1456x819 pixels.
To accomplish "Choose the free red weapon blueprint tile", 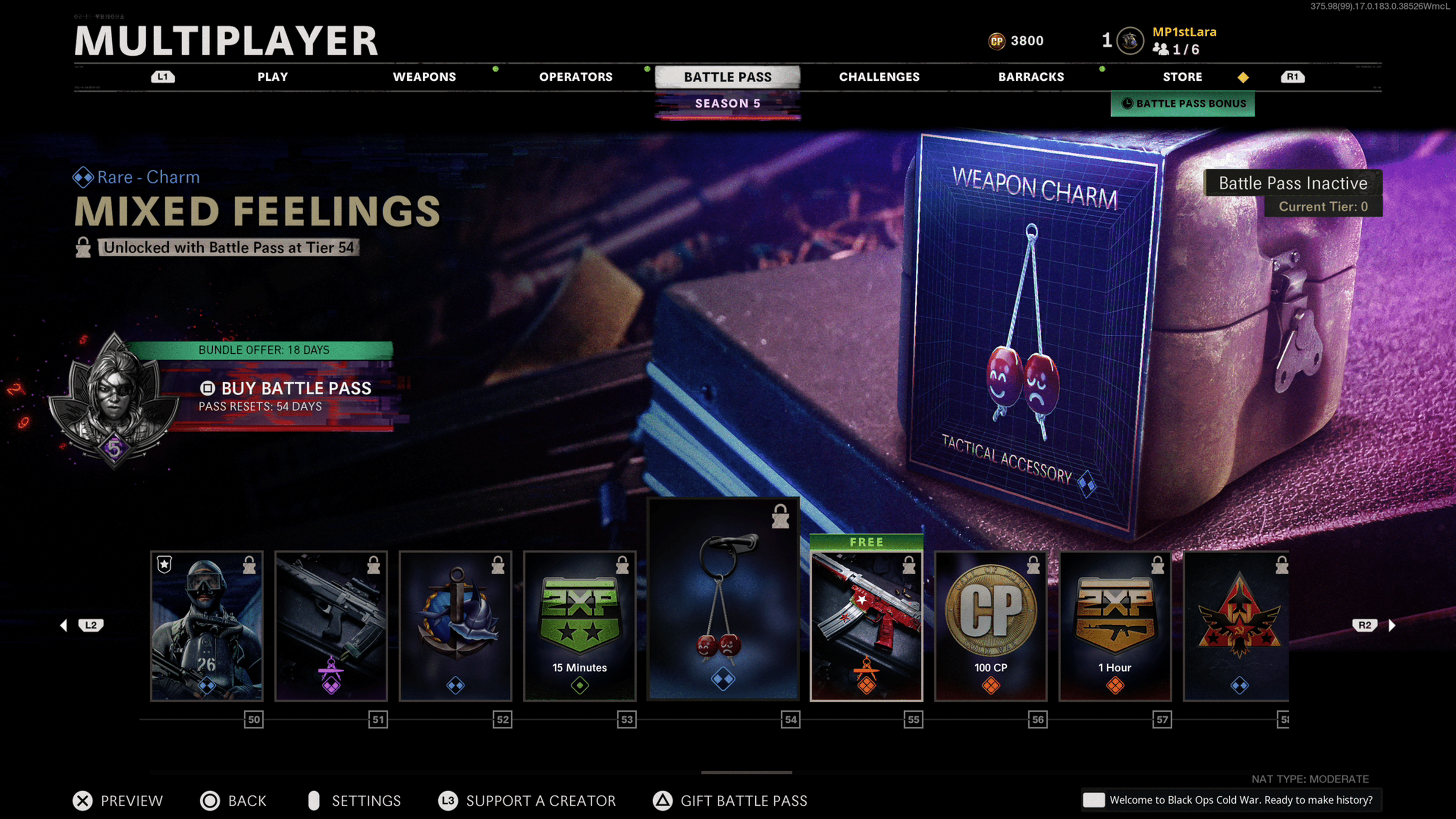I will click(866, 626).
